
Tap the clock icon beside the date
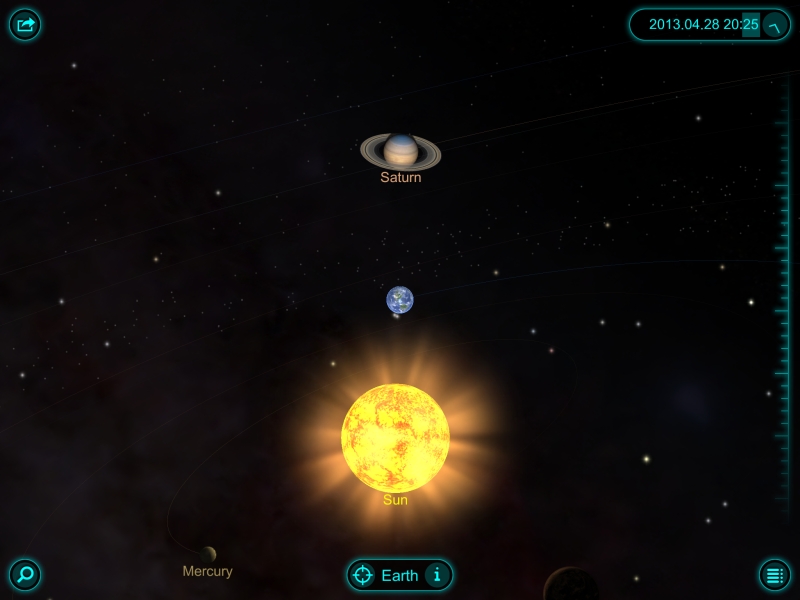point(775,25)
